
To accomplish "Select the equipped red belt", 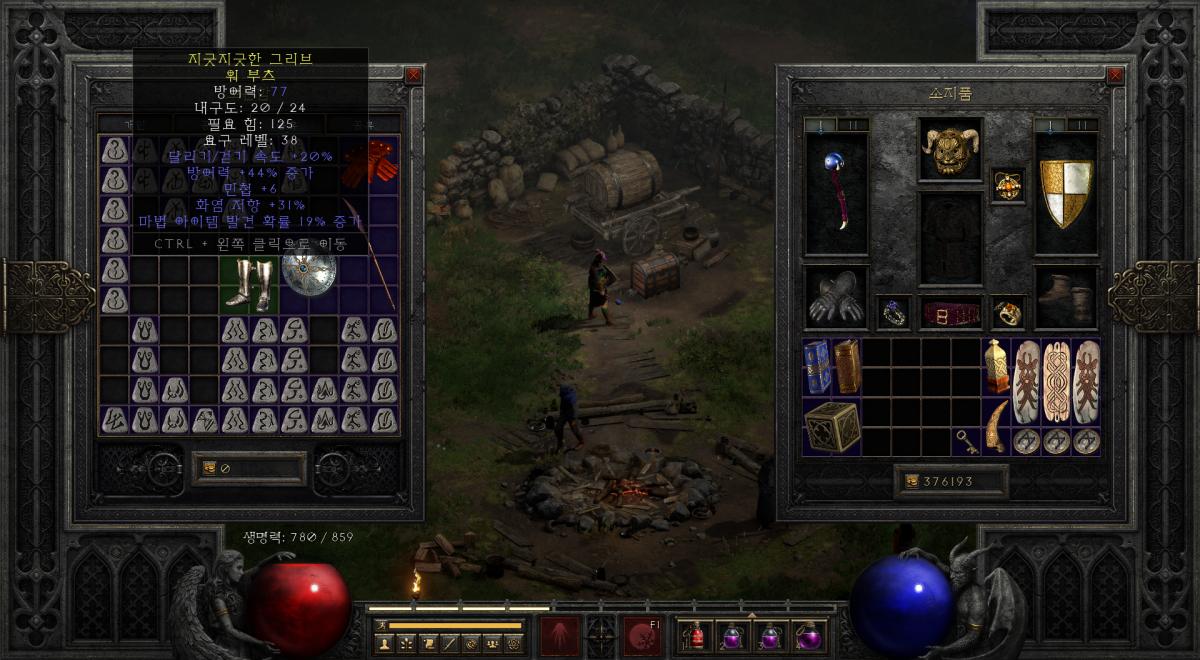I will click(x=950, y=313).
